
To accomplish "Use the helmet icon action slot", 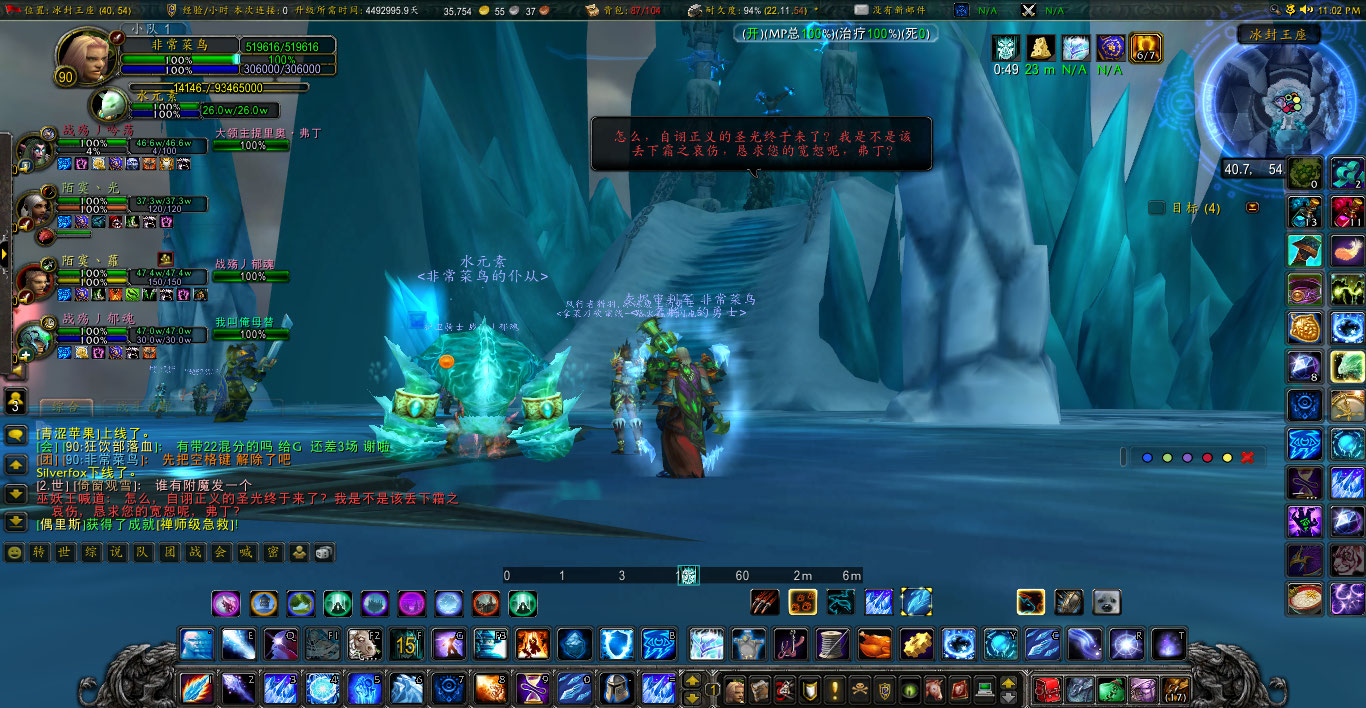I will click(x=616, y=689).
